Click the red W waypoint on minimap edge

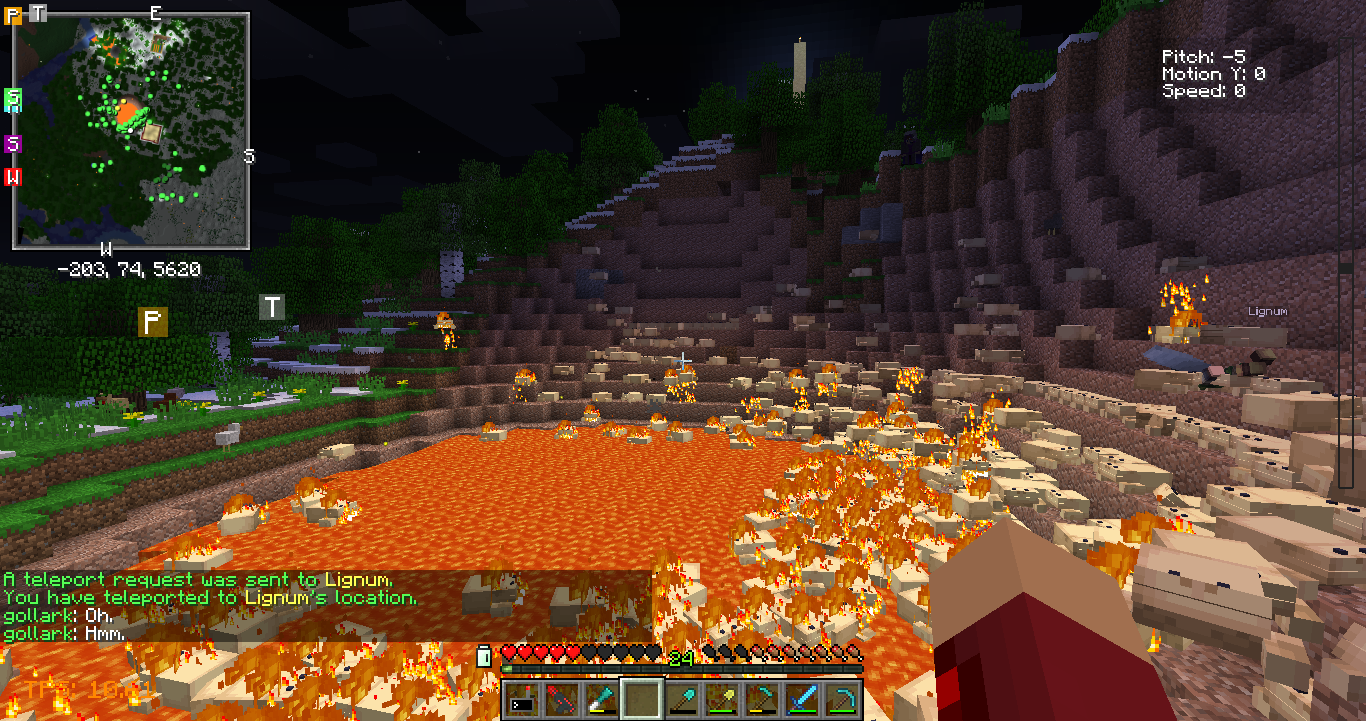[13, 177]
